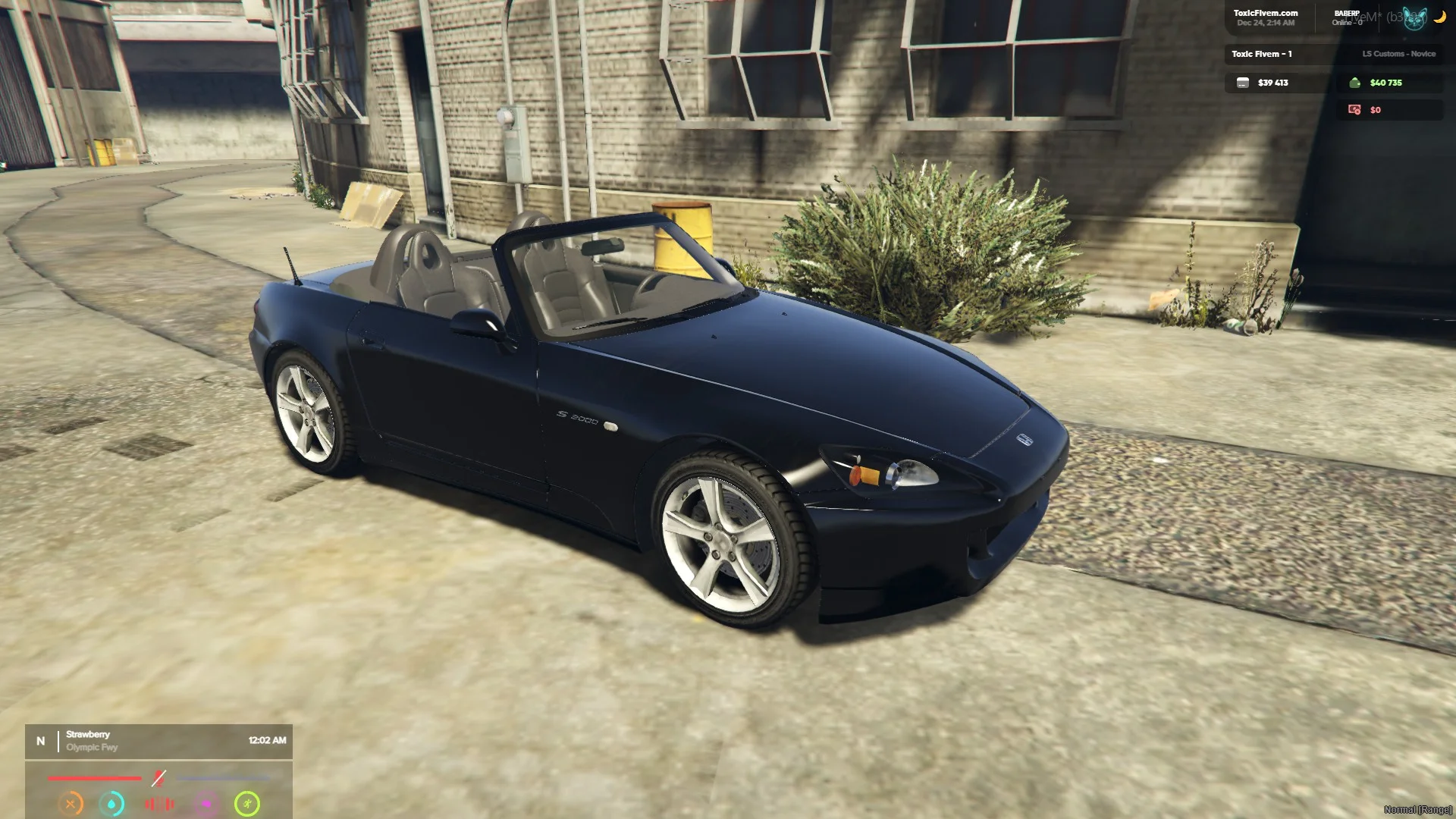
Task: Click the red voice waveform indicator
Action: pos(159,804)
